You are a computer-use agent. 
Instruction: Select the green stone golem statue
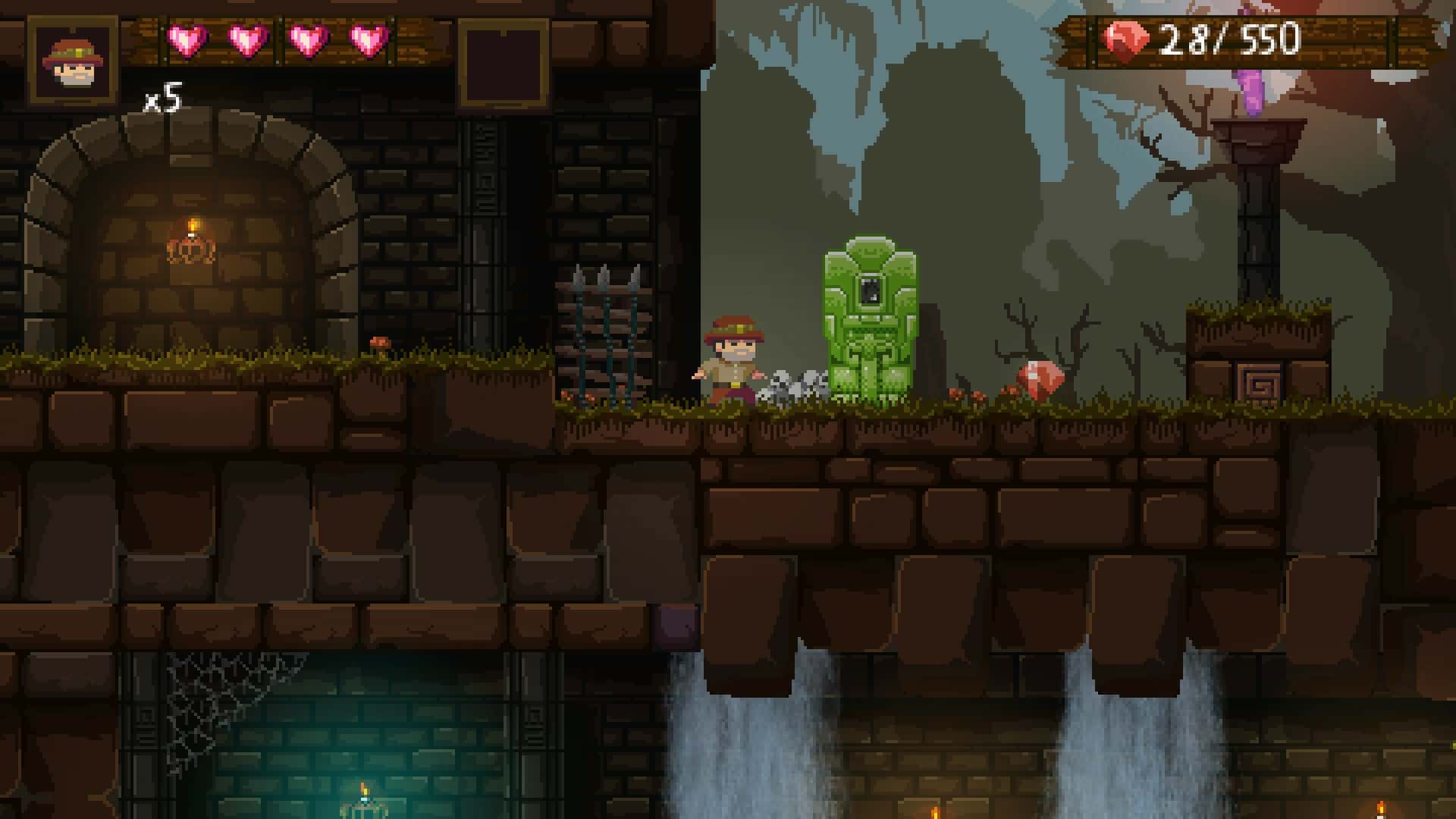coord(868,318)
